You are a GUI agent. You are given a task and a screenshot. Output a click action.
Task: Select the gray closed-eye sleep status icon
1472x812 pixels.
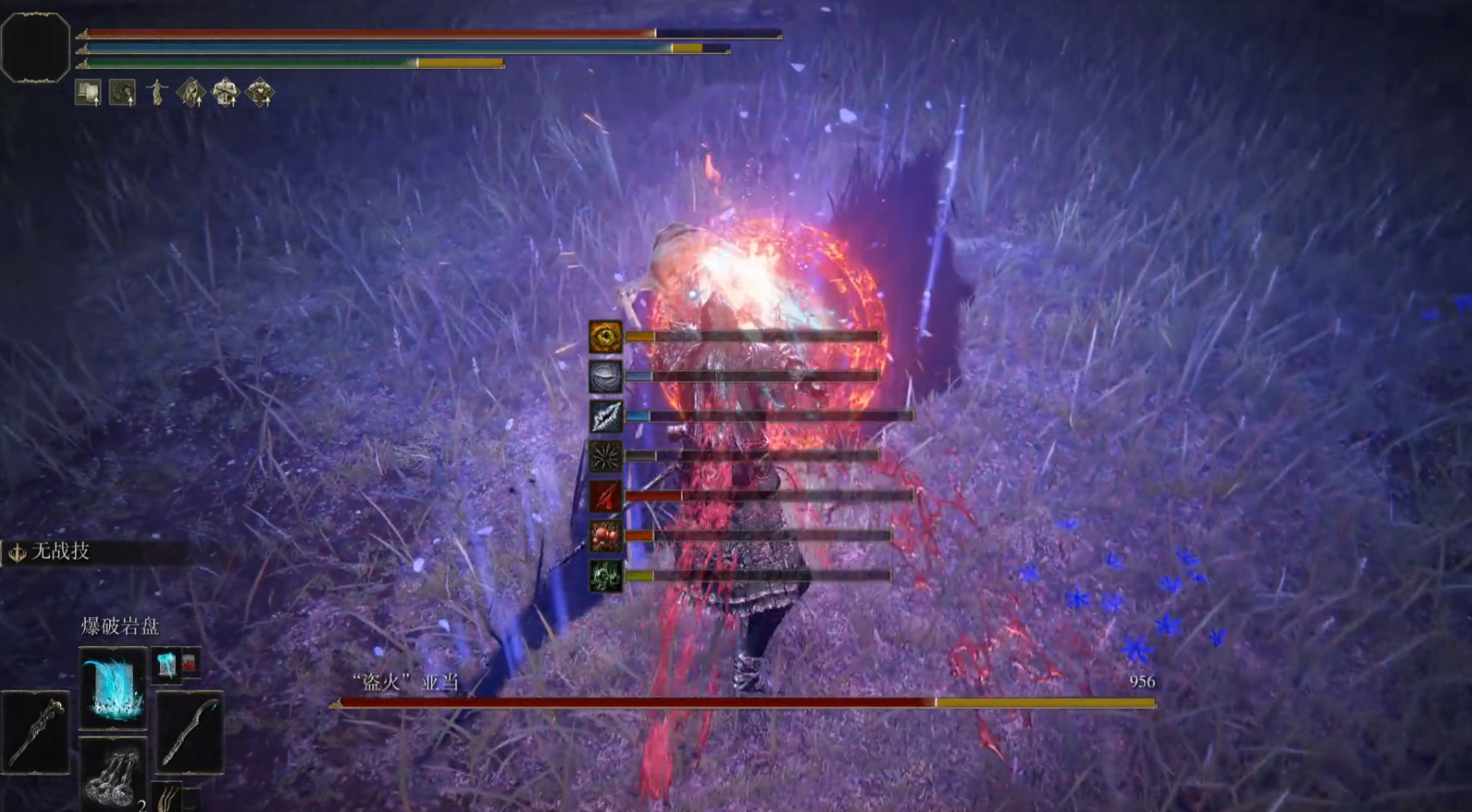click(605, 377)
